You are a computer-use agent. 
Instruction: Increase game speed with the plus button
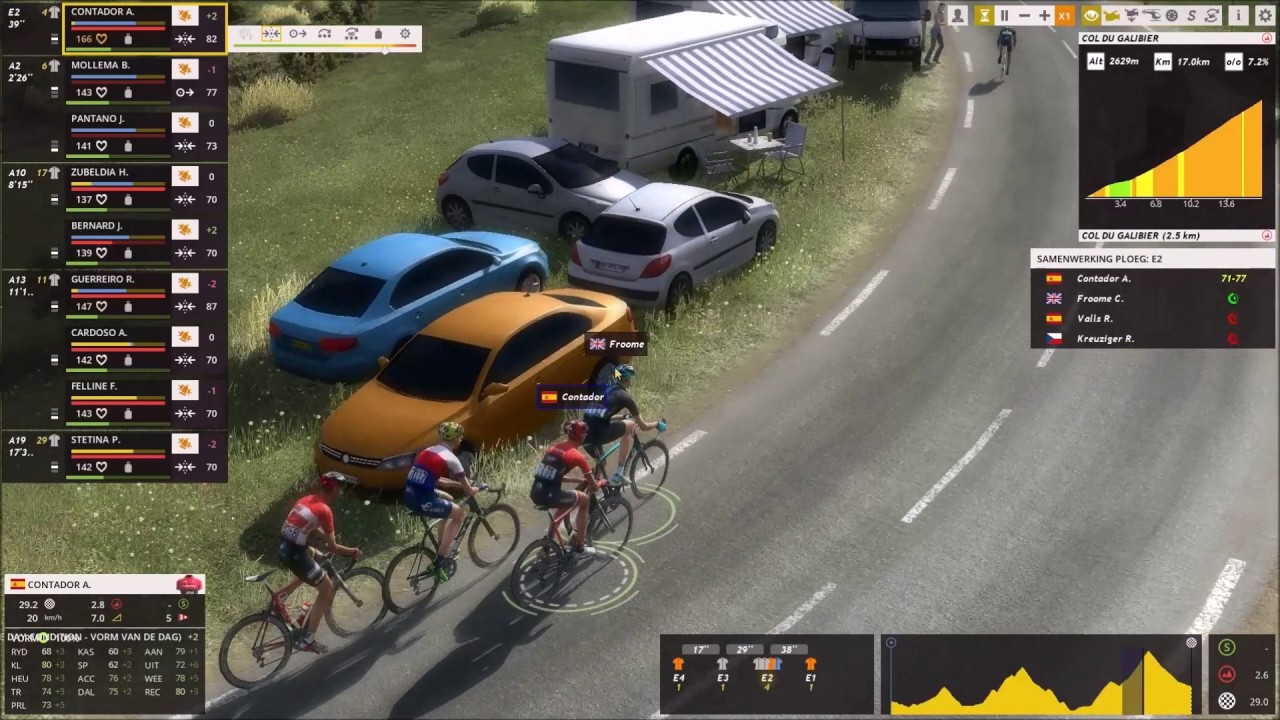click(x=1044, y=15)
